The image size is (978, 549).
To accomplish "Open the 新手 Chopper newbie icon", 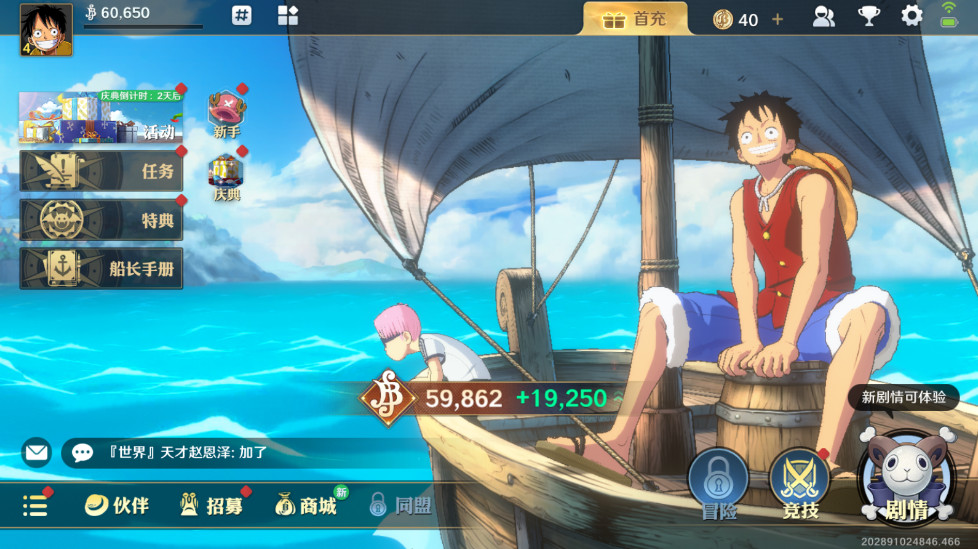I will (x=227, y=113).
